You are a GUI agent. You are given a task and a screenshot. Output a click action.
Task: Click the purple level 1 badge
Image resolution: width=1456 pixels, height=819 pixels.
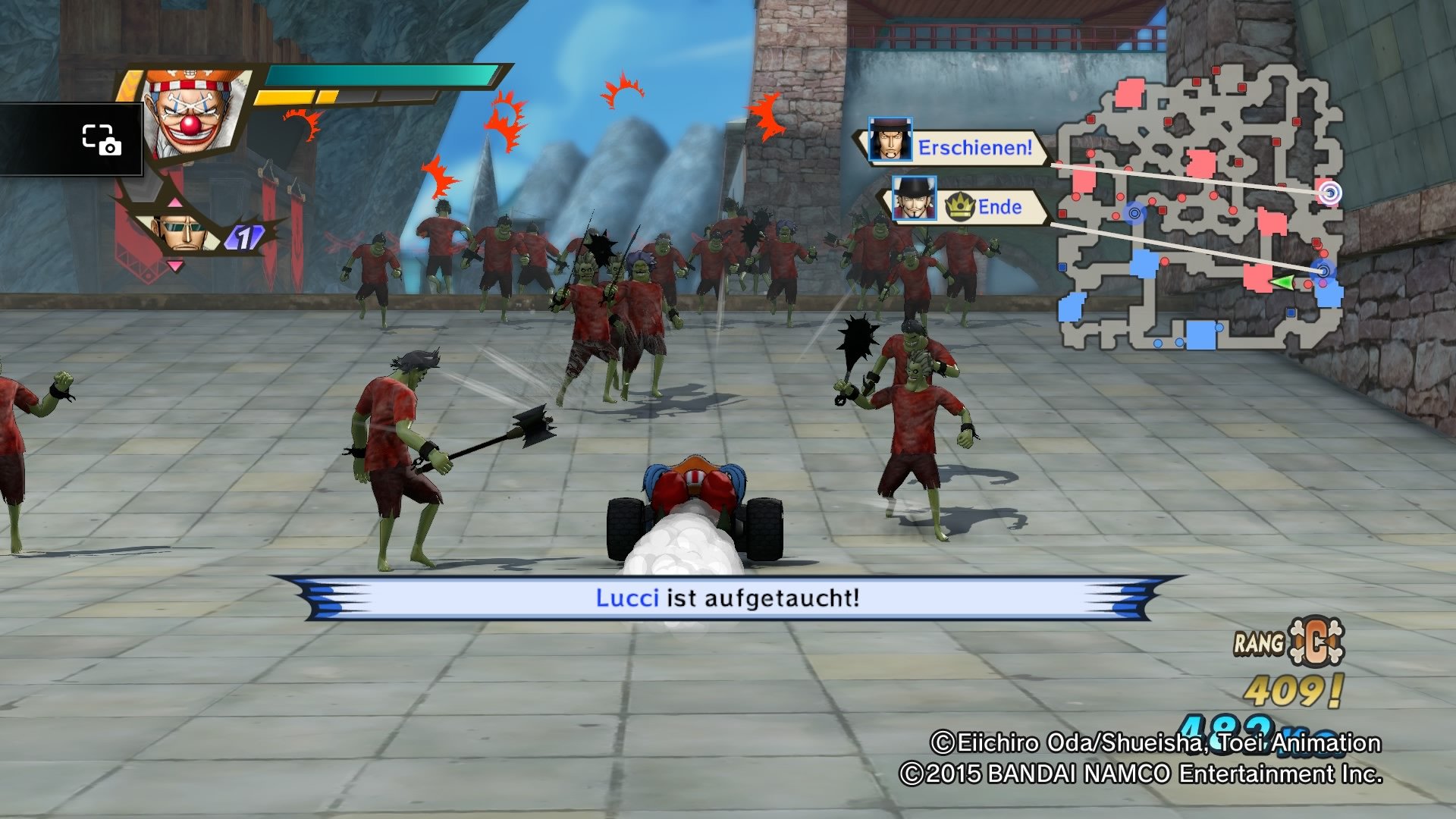tap(245, 238)
